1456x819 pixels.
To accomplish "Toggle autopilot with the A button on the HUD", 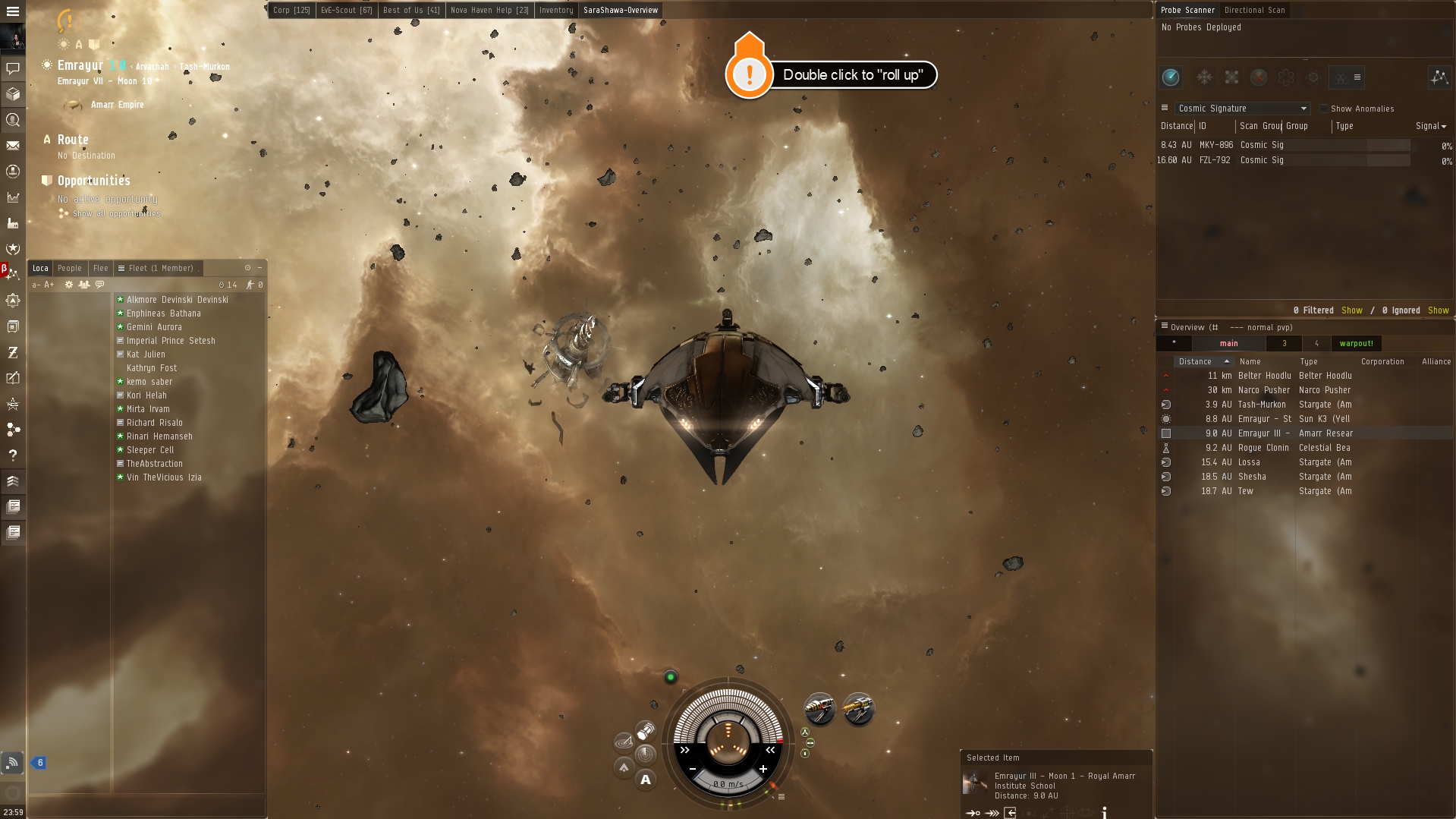I will coord(646,780).
